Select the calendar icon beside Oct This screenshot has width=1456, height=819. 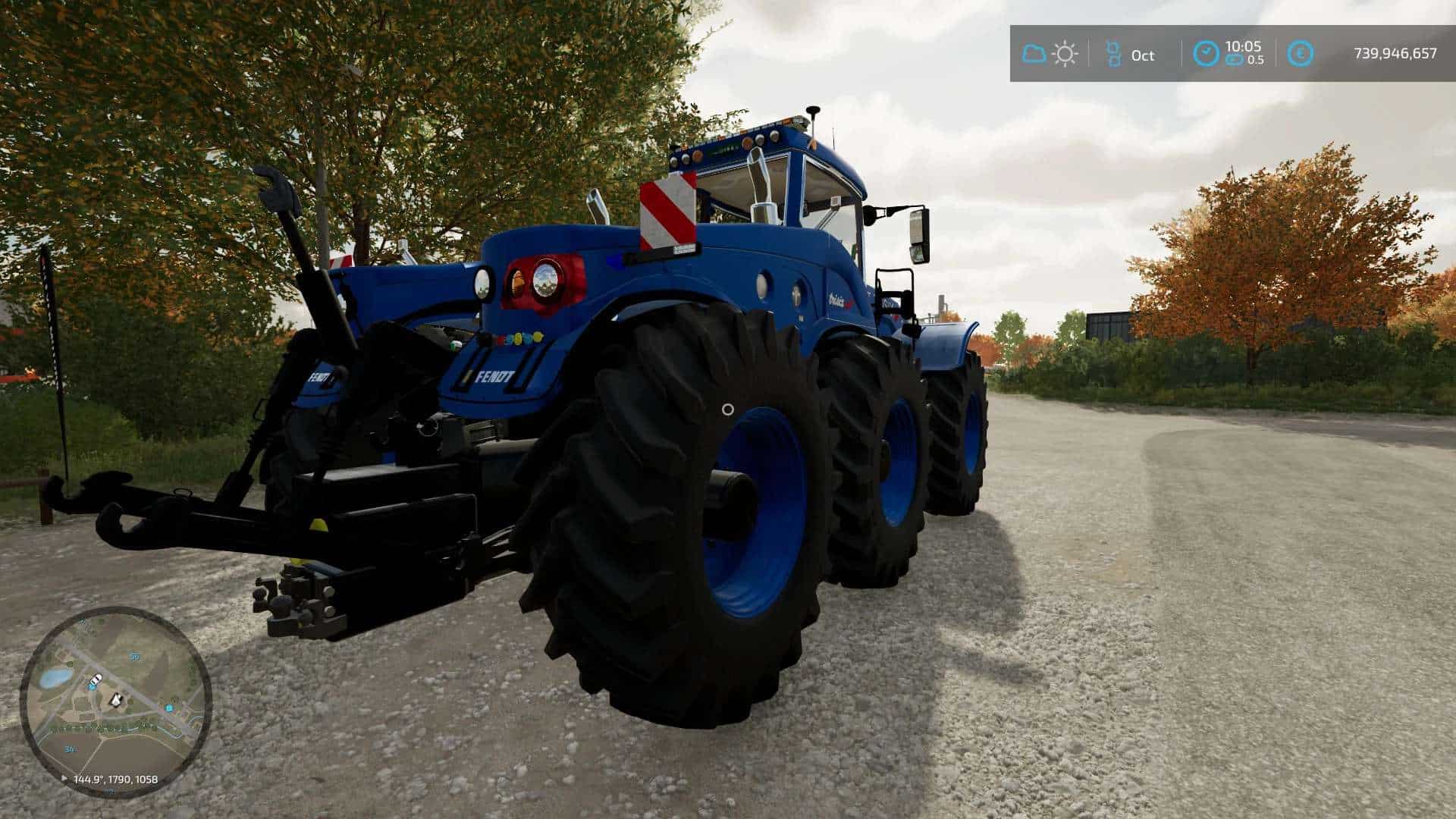(x=1113, y=54)
